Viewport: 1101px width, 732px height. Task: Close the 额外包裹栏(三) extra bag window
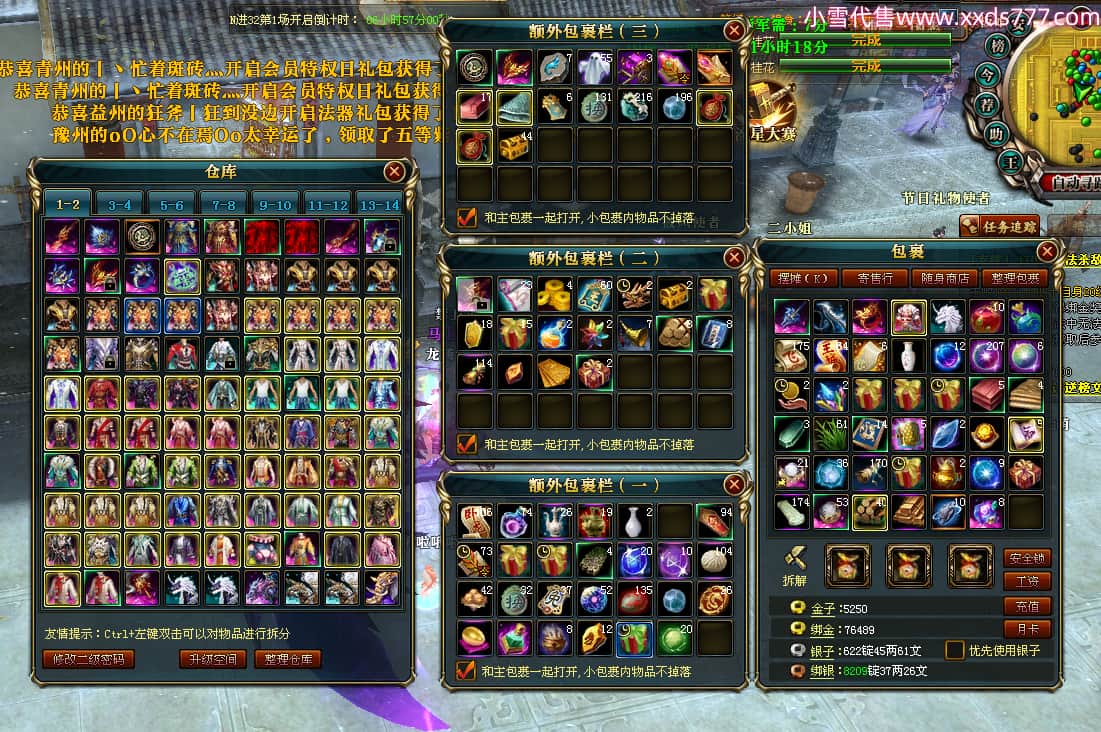coord(735,30)
